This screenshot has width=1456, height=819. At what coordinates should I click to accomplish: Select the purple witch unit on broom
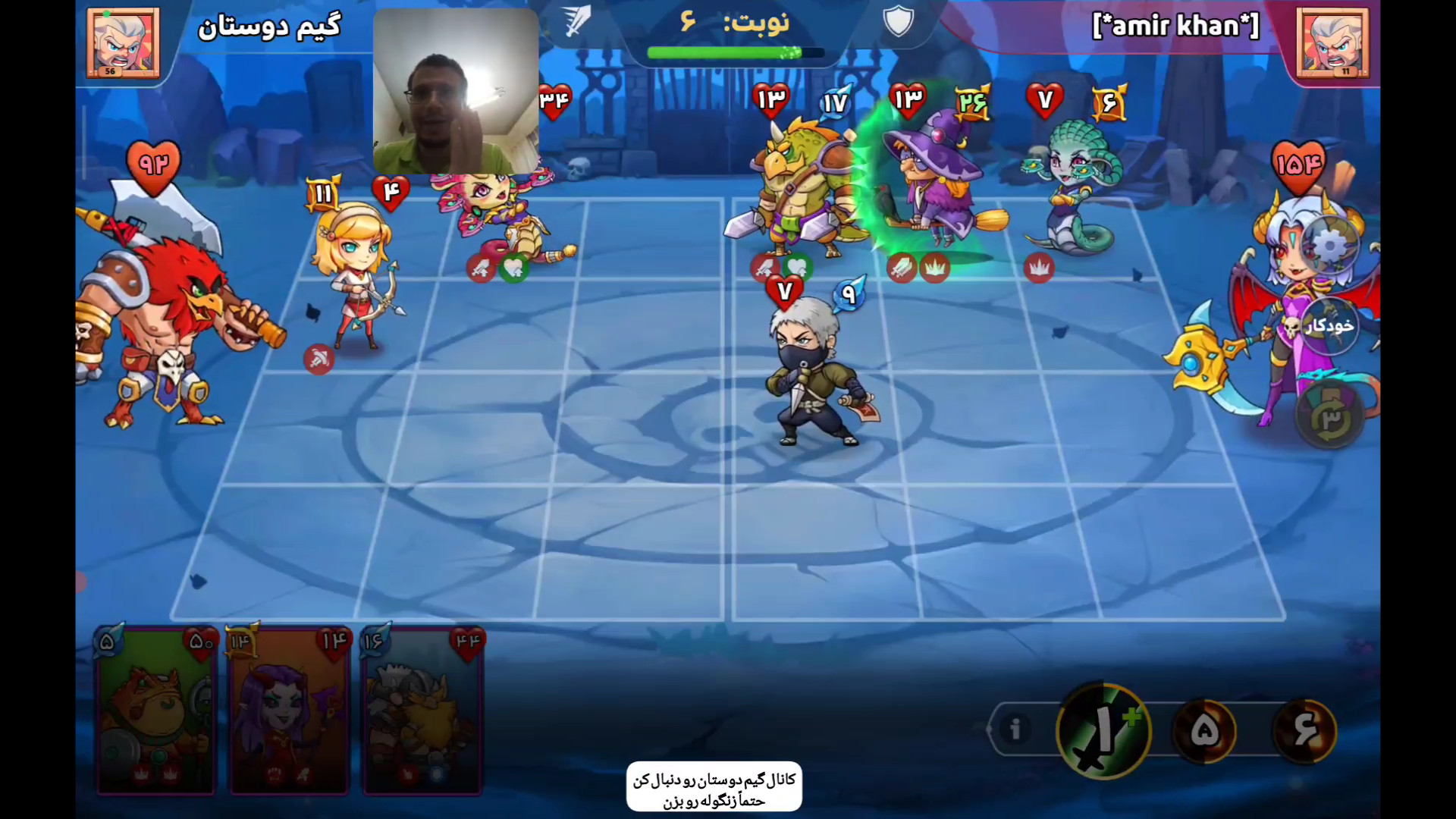click(x=937, y=182)
